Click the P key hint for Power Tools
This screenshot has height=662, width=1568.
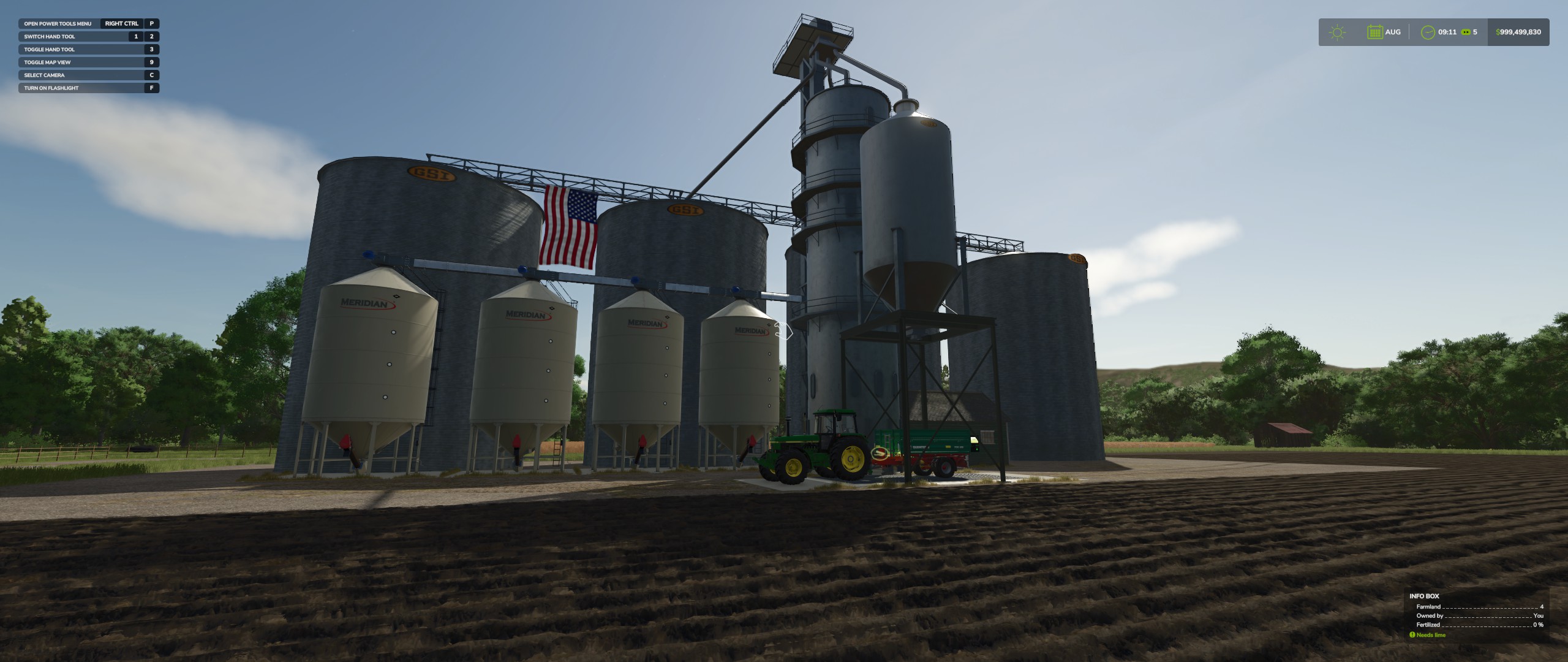point(151,23)
